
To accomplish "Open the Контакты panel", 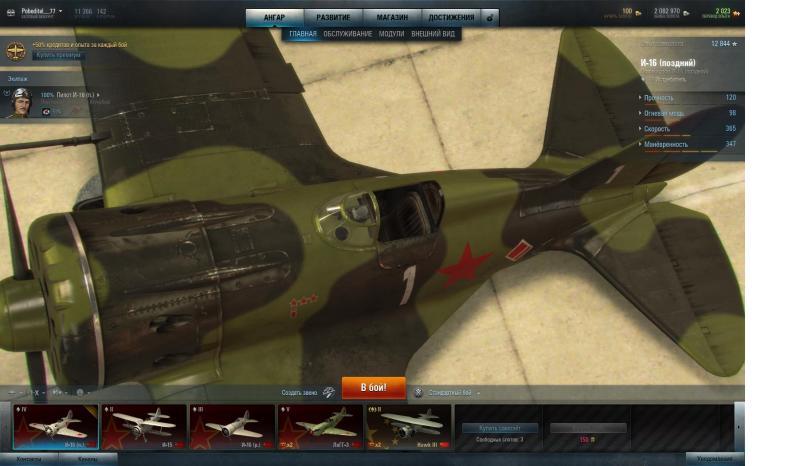I will pos(28,460).
